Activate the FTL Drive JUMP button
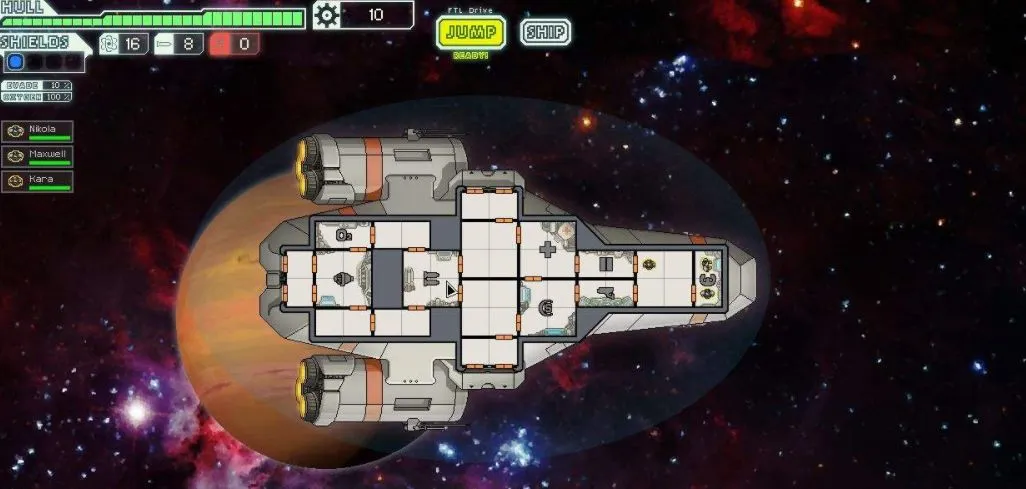This screenshot has width=1026, height=489. tap(471, 32)
